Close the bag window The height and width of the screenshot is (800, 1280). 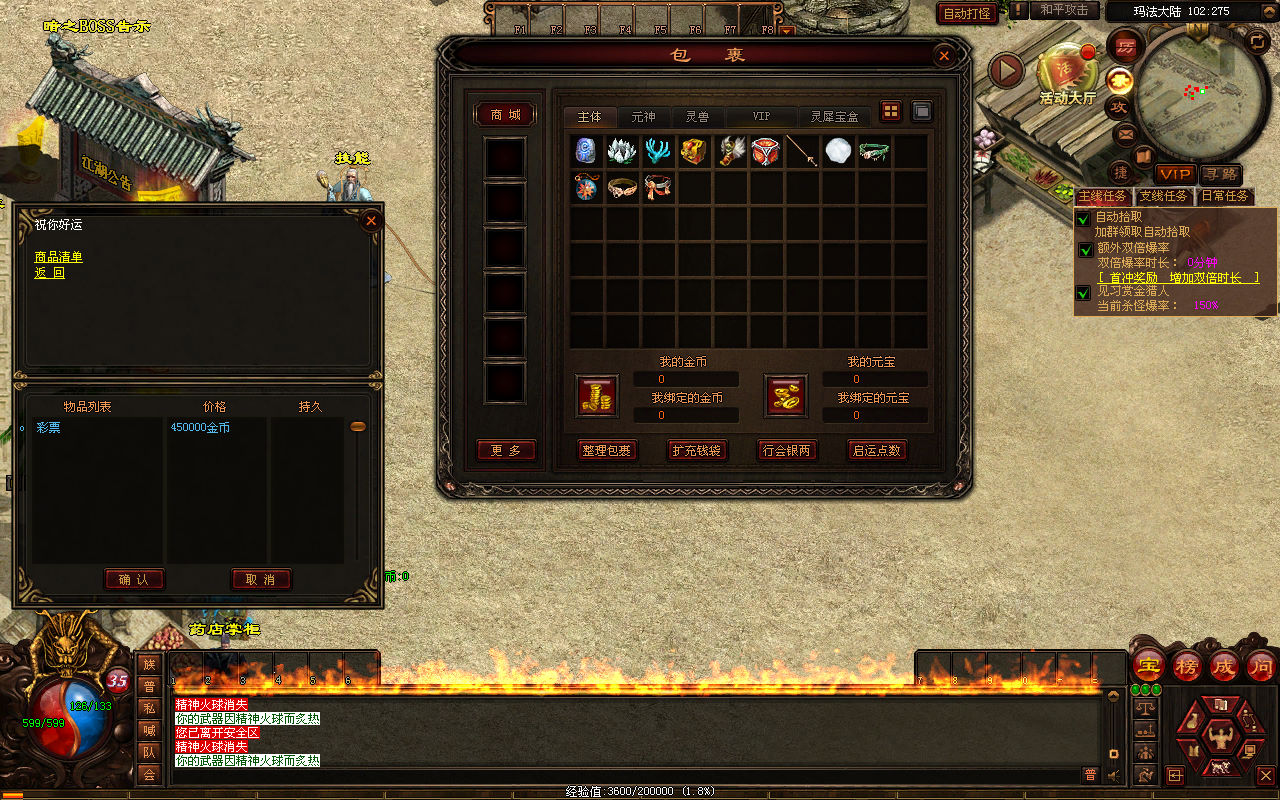click(942, 56)
